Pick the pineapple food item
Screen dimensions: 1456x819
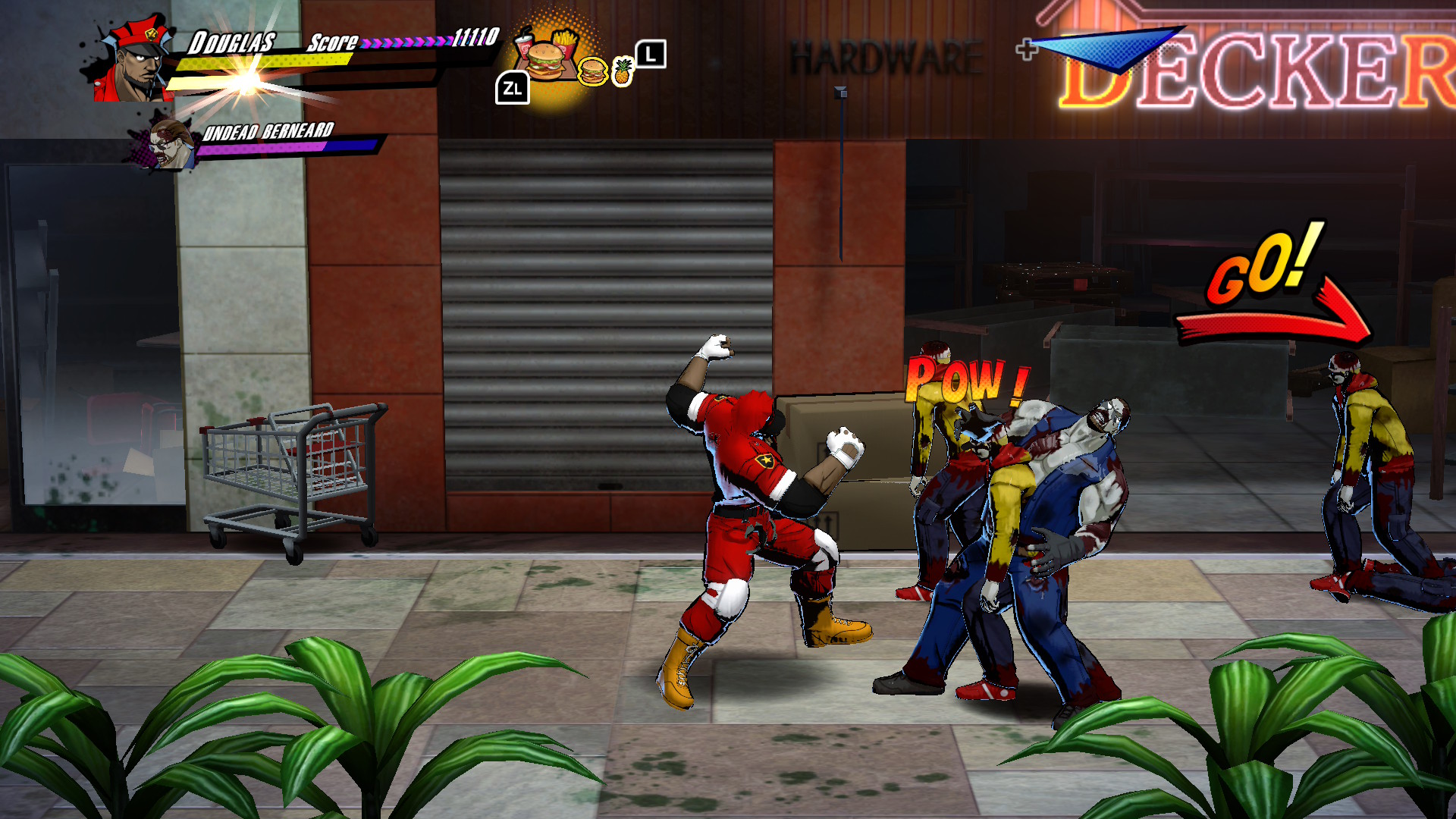(x=623, y=72)
